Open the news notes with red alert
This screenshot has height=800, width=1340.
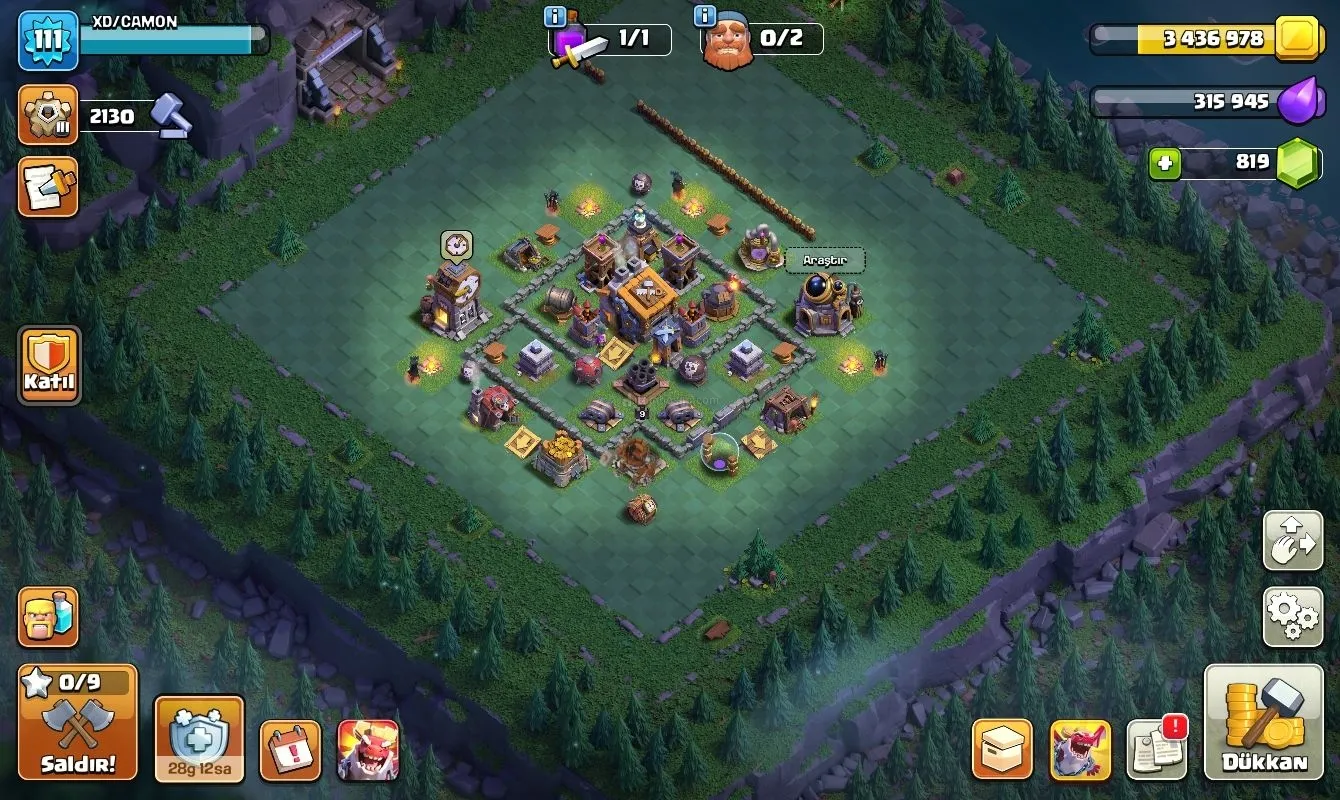[x=1157, y=749]
